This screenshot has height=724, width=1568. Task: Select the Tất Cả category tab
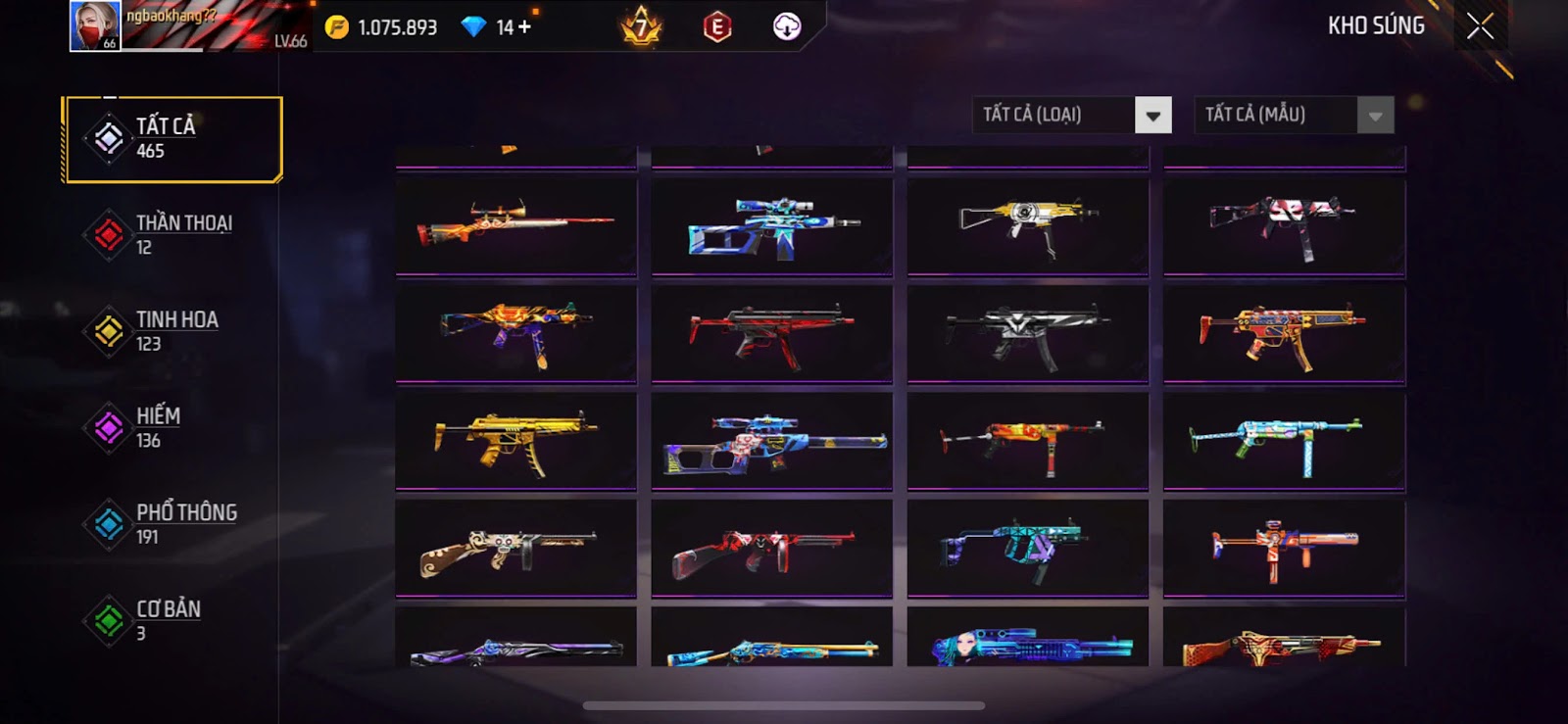[x=172, y=138]
